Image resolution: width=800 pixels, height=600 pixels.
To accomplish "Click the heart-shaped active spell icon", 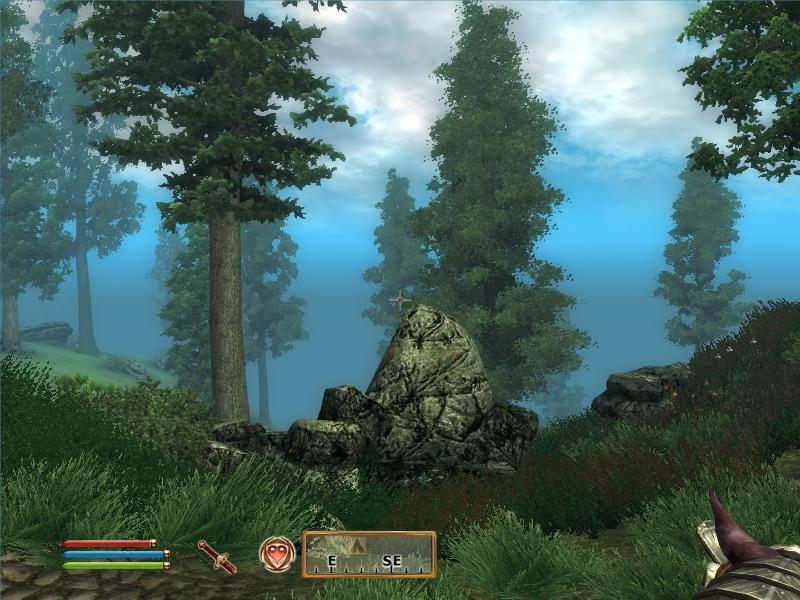I will pyautogui.click(x=277, y=554).
